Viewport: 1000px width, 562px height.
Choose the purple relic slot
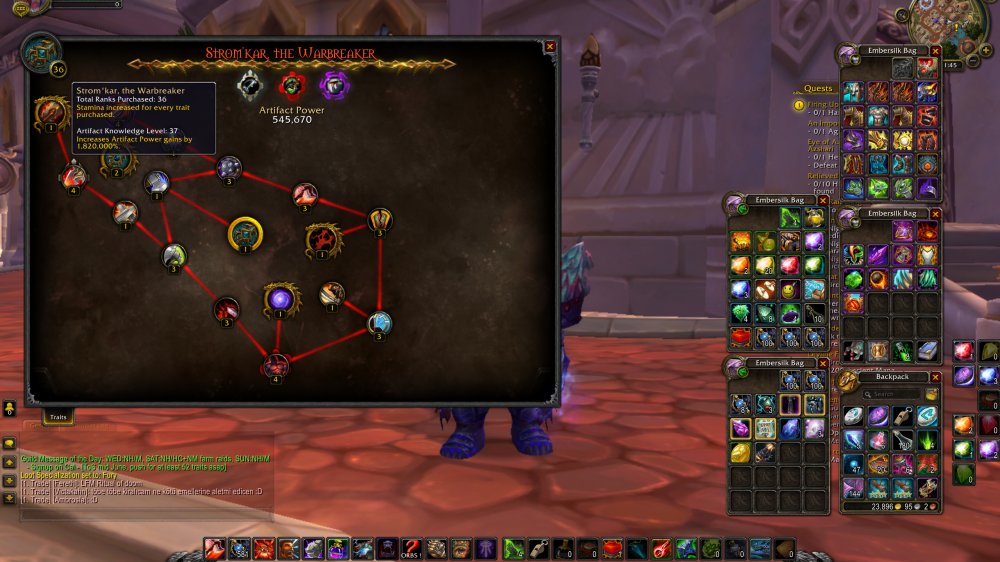point(333,86)
